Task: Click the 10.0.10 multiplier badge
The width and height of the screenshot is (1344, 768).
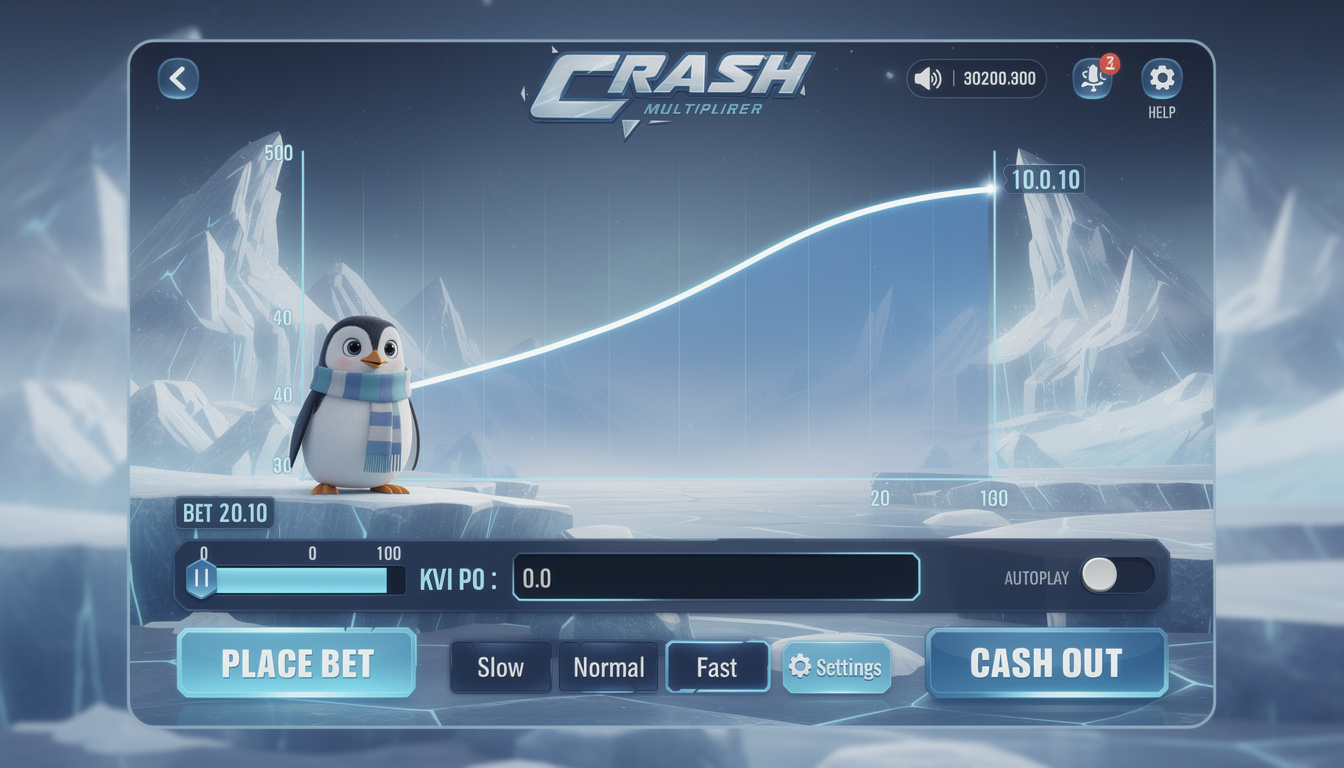Action: click(1046, 180)
